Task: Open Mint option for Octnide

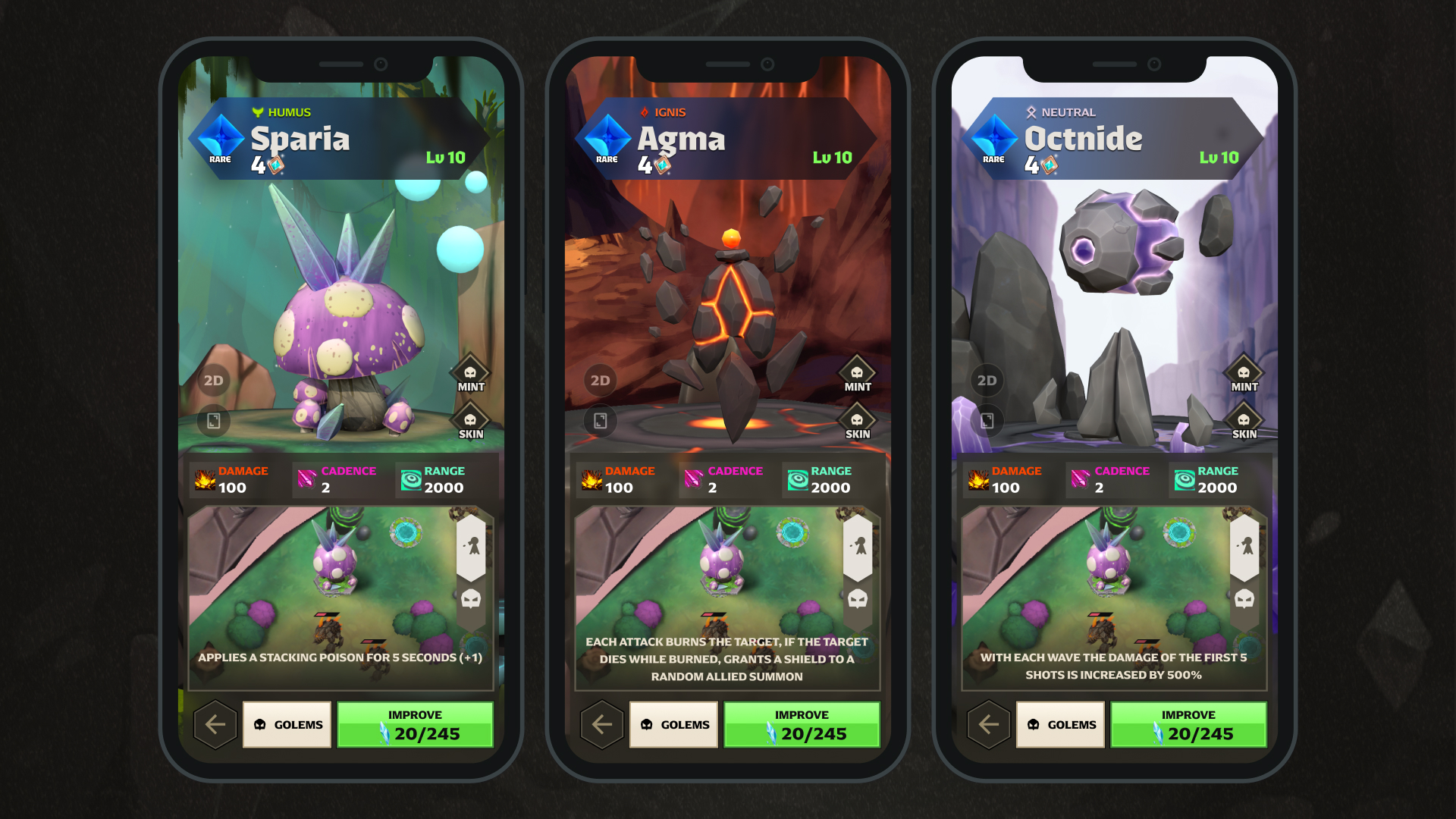Action: pyautogui.click(x=1244, y=375)
